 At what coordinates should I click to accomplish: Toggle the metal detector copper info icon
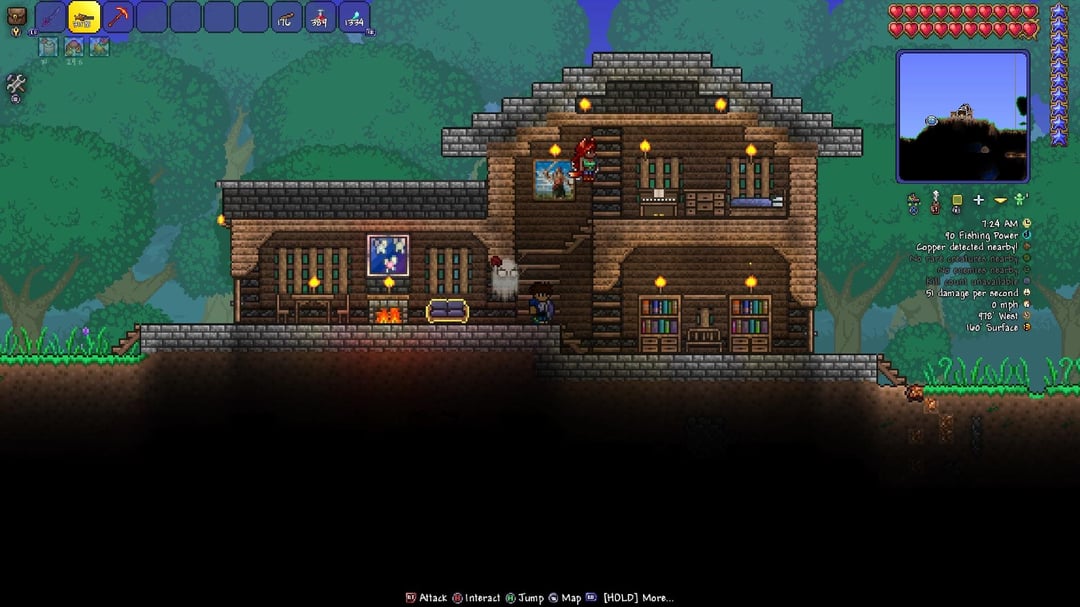[1026, 247]
